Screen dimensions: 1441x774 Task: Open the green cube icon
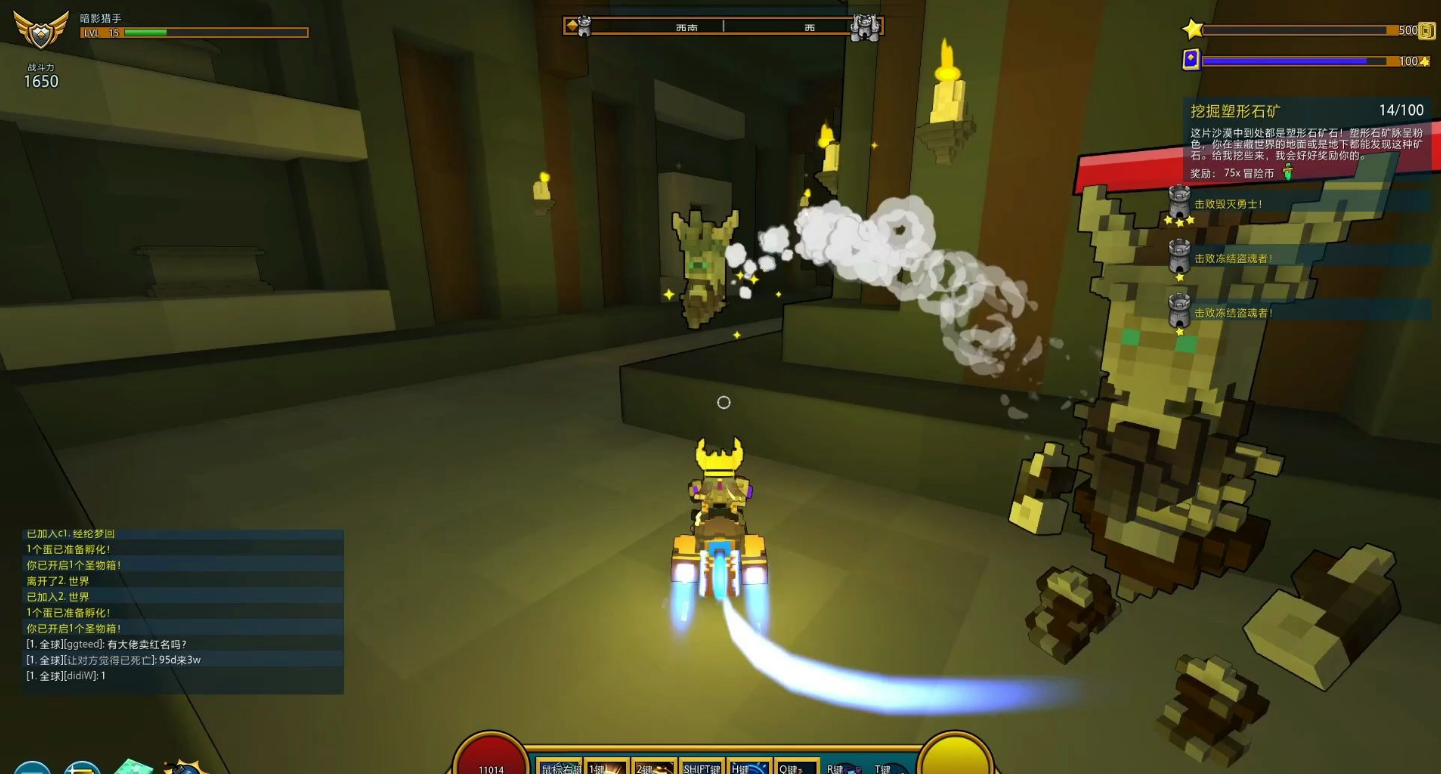pos(133,767)
